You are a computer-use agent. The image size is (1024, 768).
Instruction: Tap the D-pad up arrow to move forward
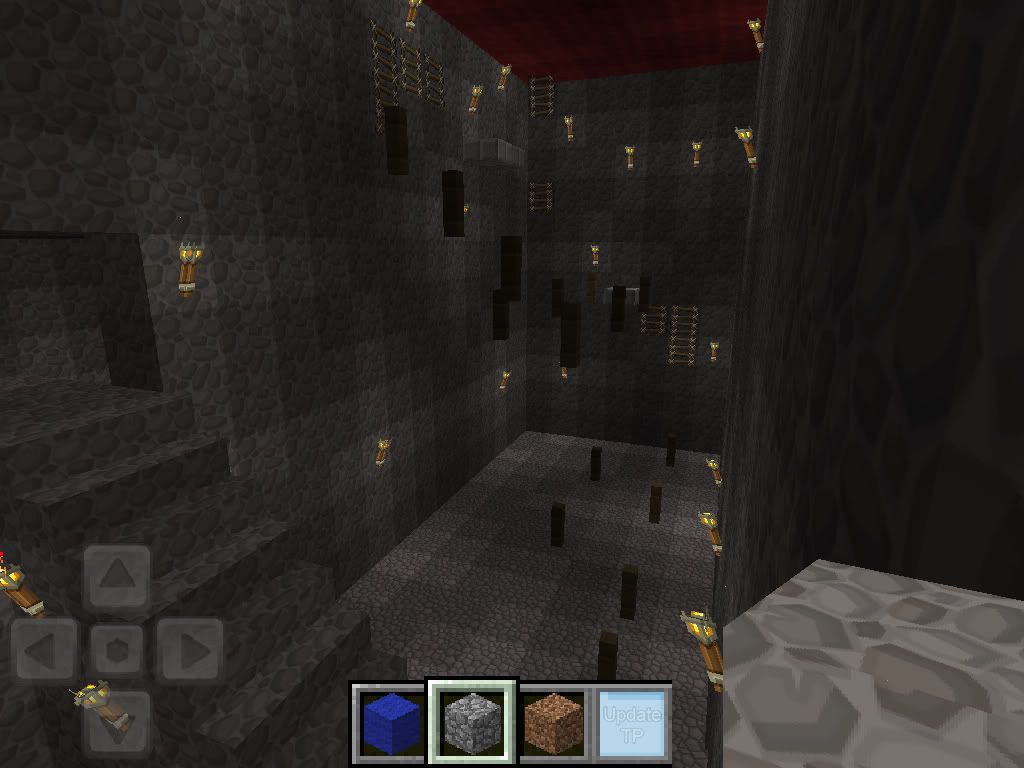[x=118, y=578]
